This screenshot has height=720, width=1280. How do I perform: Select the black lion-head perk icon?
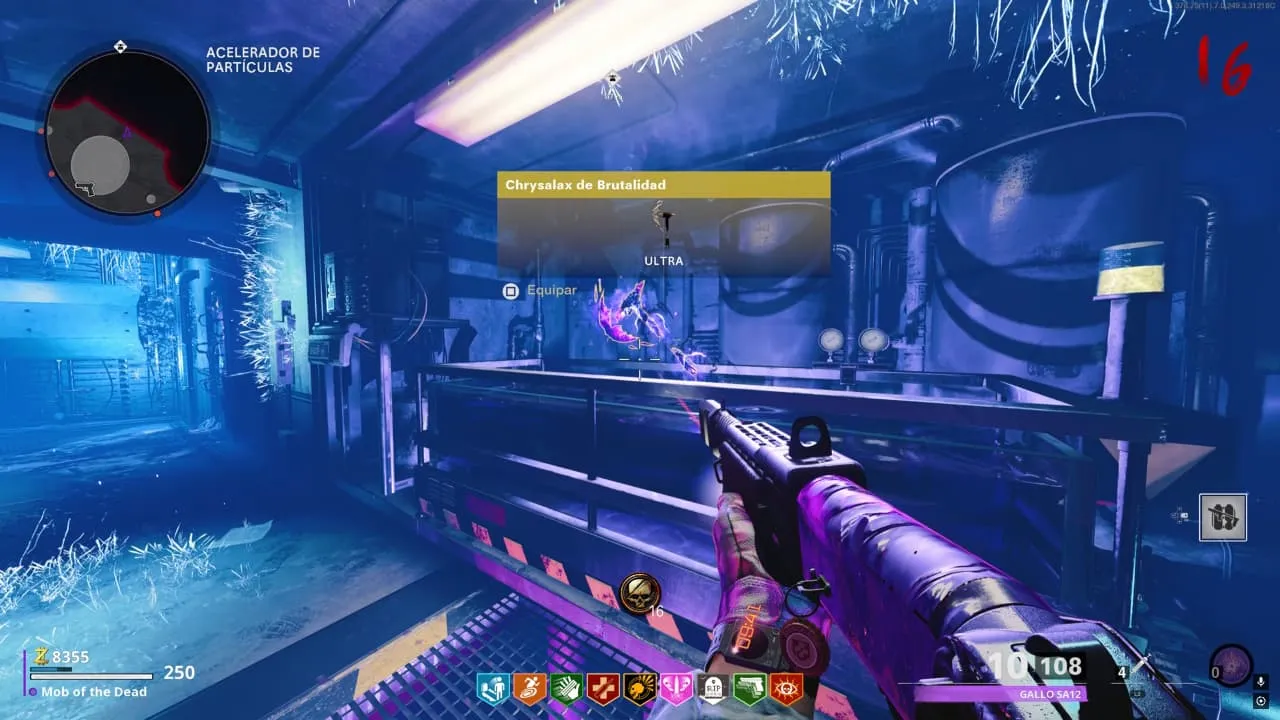click(640, 689)
